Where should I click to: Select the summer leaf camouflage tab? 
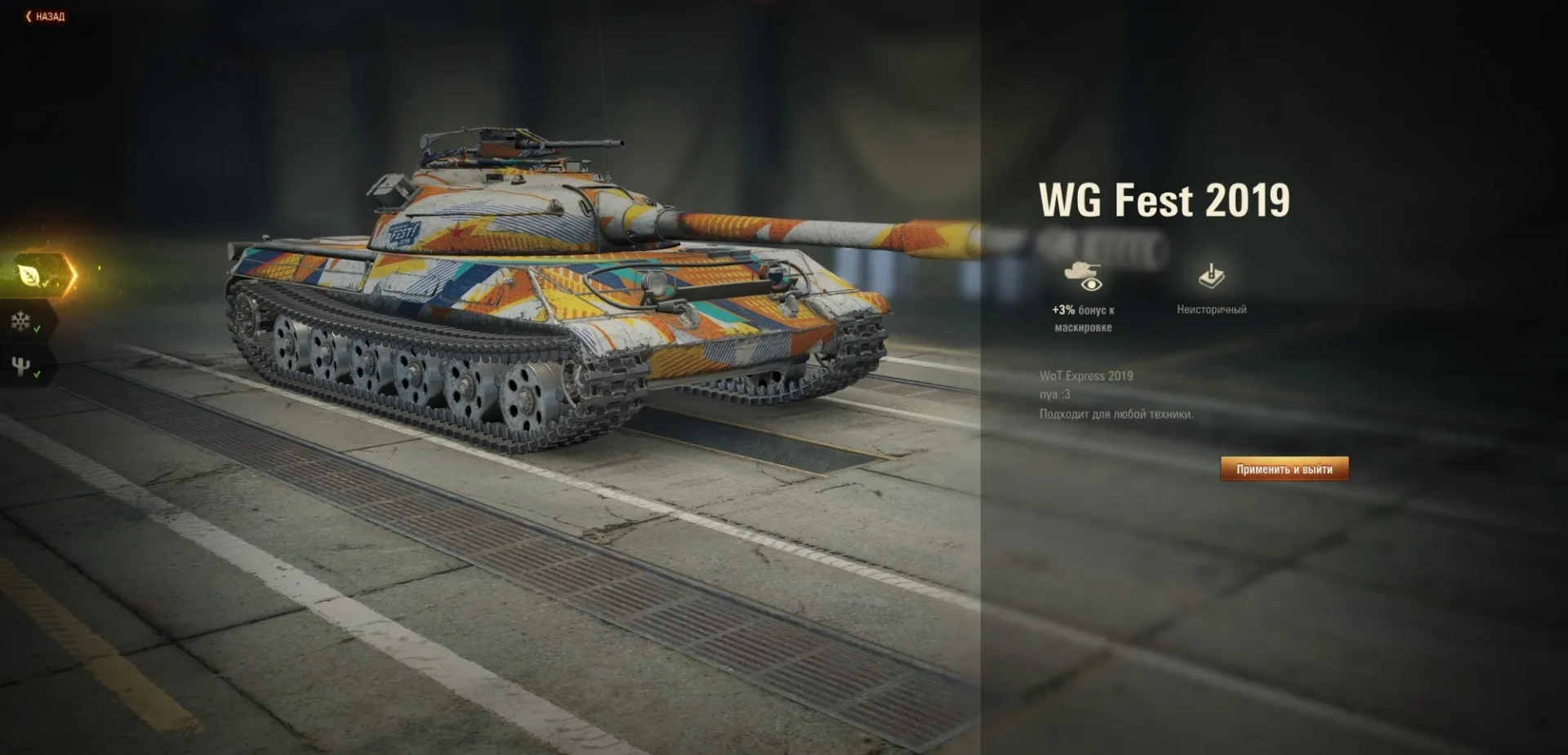[31, 276]
